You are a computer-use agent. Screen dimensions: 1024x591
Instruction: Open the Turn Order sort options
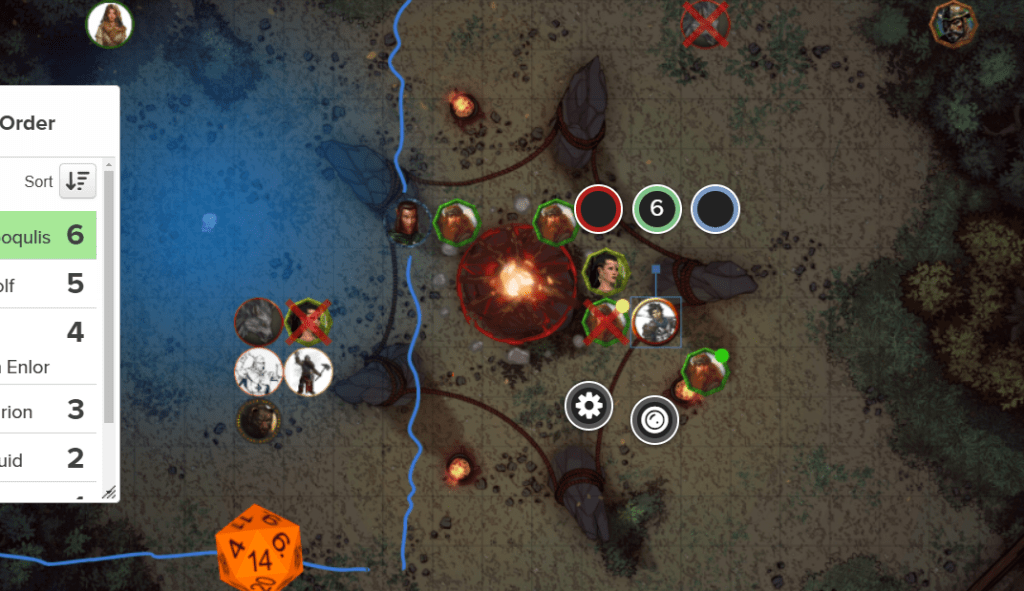click(76, 181)
